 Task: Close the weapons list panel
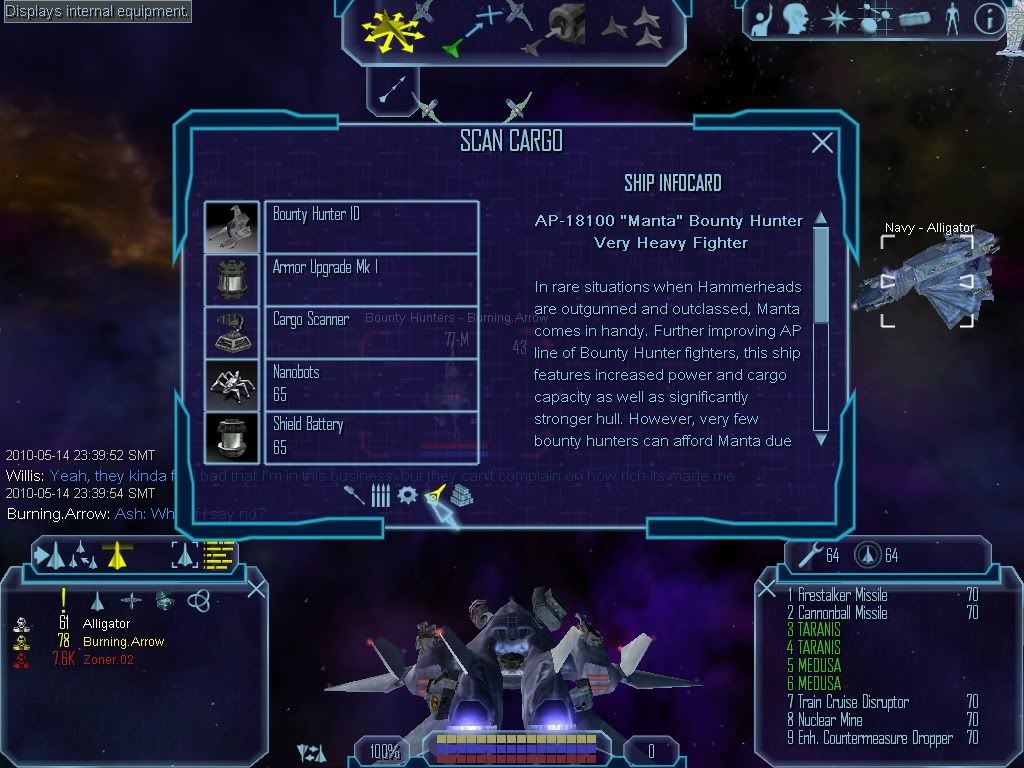767,588
